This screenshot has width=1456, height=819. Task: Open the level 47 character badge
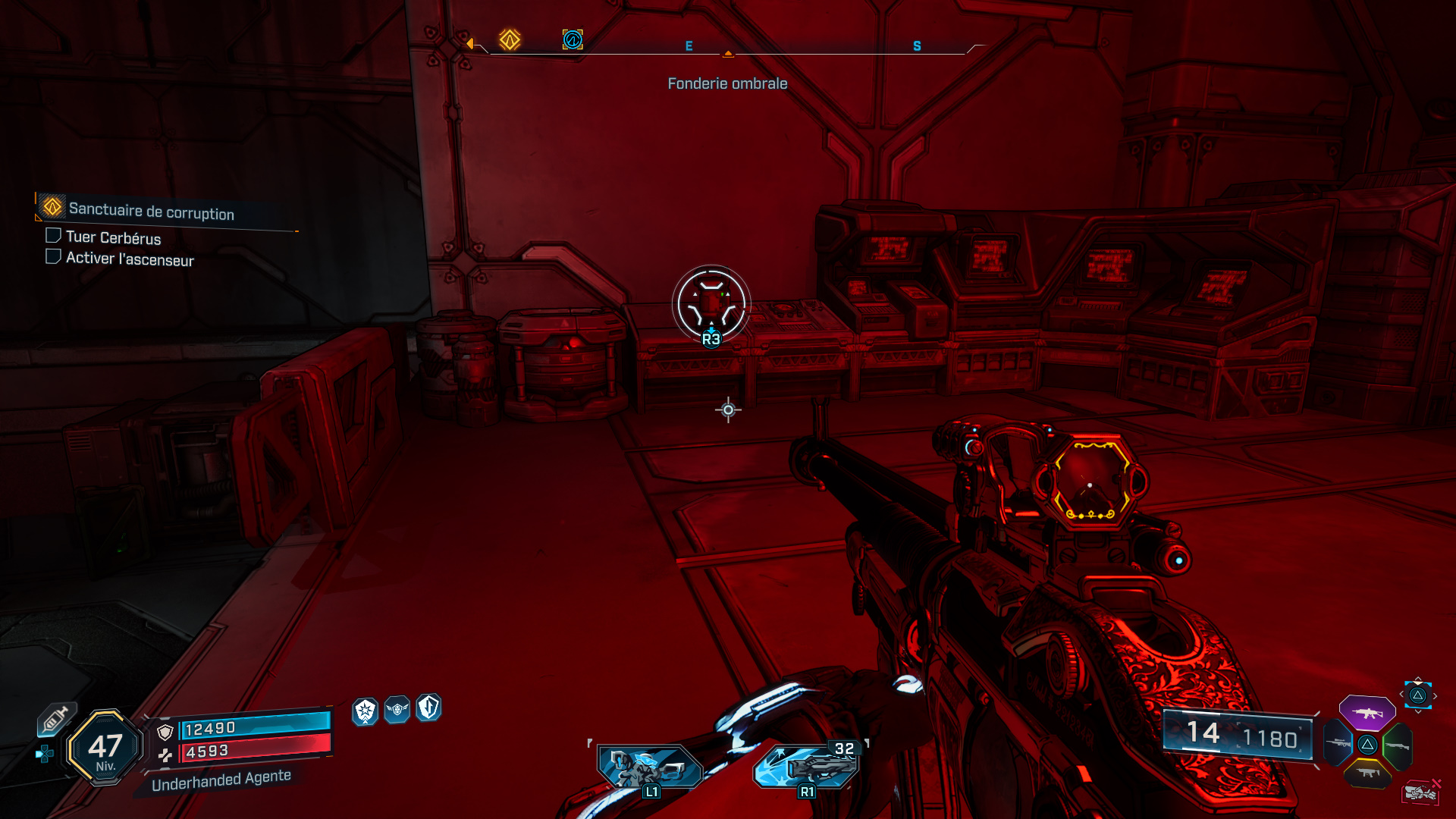point(105,748)
